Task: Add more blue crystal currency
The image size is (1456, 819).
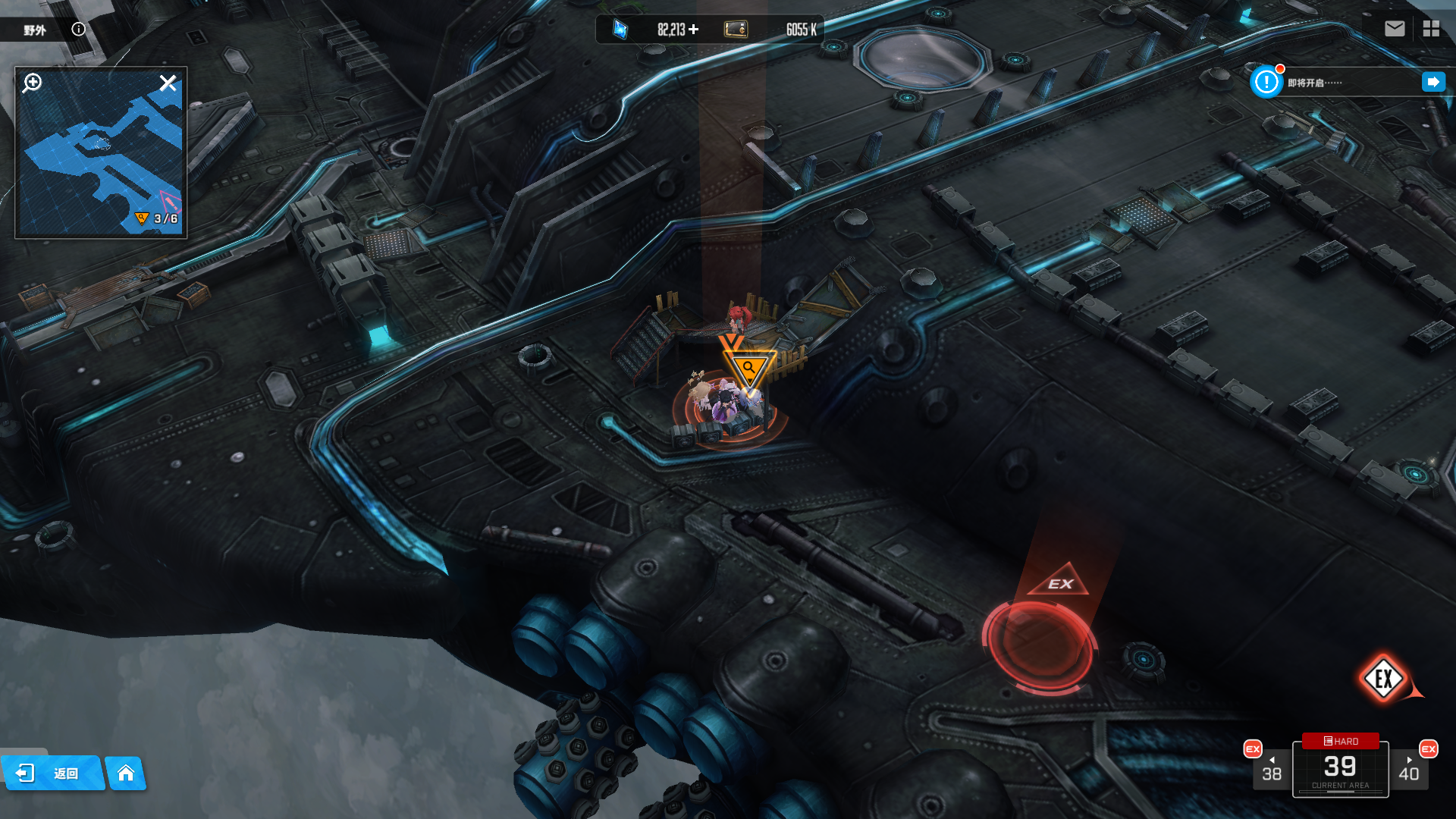Action: (694, 30)
